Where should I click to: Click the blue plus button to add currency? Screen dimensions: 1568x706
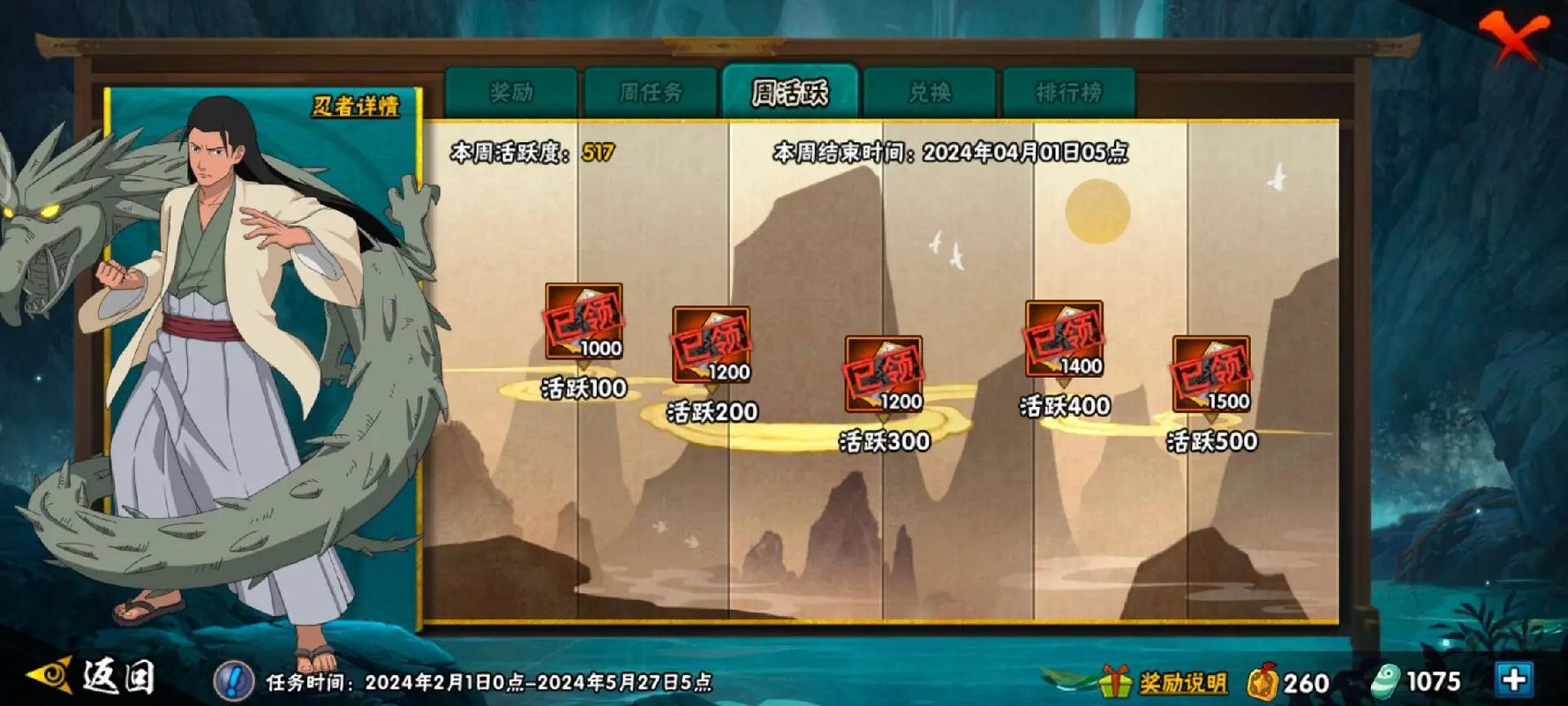pos(1514,679)
